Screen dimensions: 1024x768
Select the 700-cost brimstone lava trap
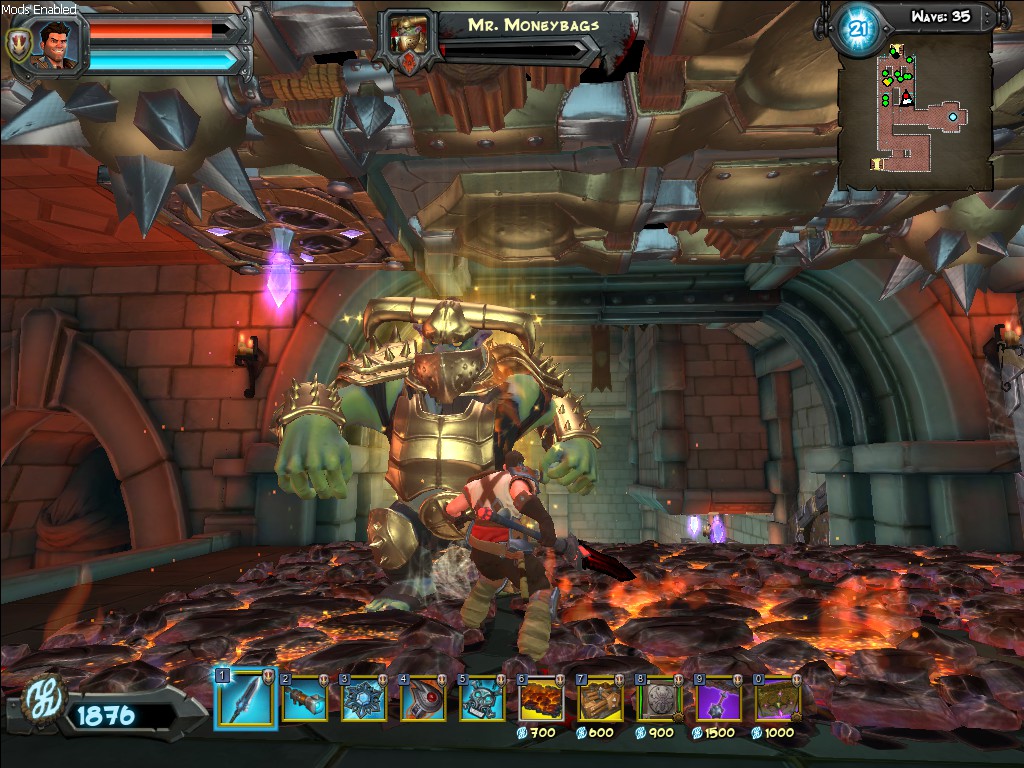541,699
